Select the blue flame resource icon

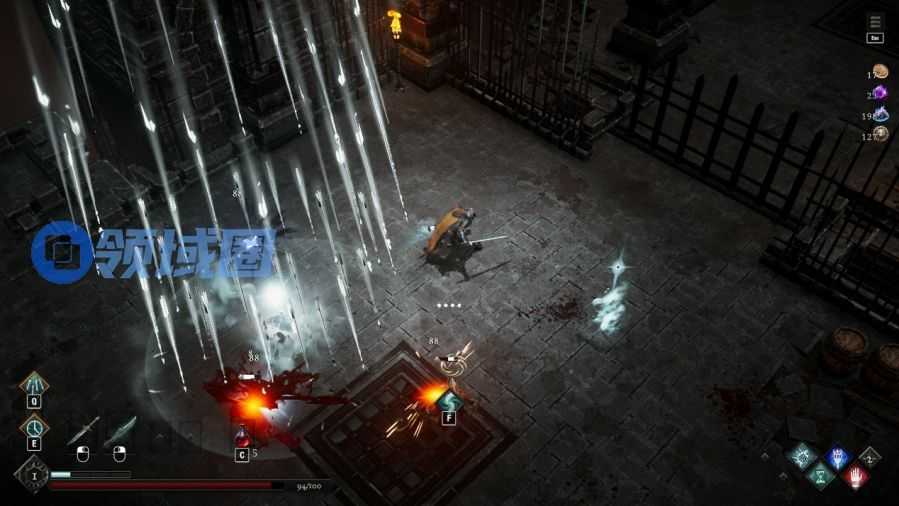tap(881, 115)
